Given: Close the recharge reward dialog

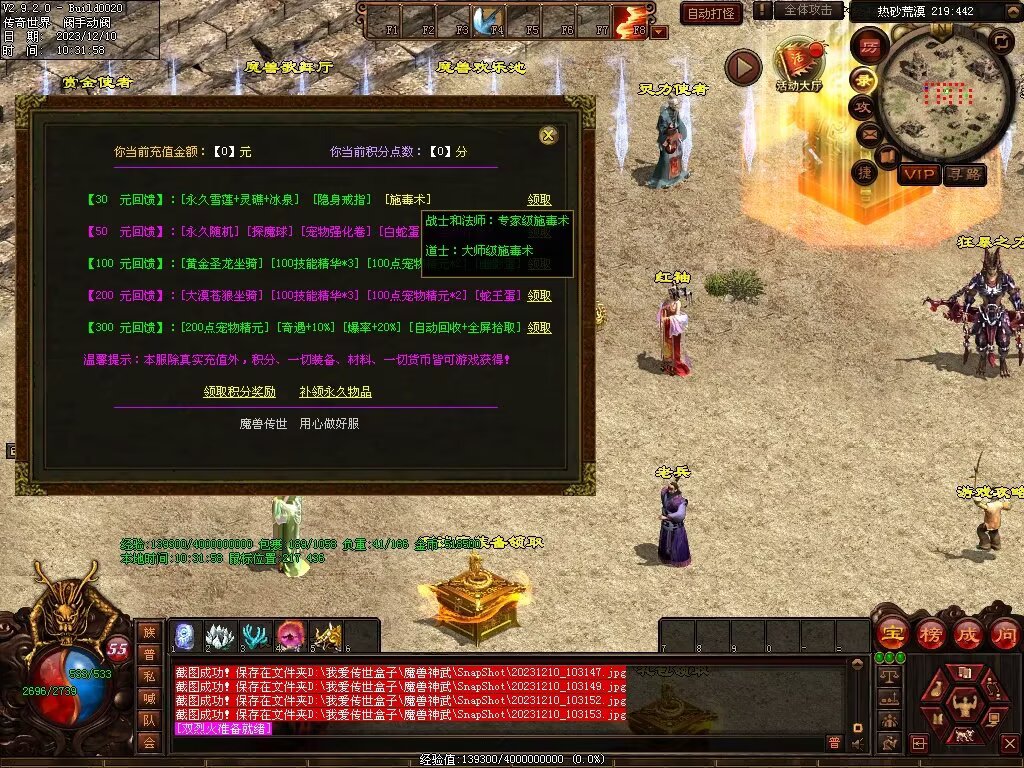Looking at the screenshot, I should click(x=547, y=135).
